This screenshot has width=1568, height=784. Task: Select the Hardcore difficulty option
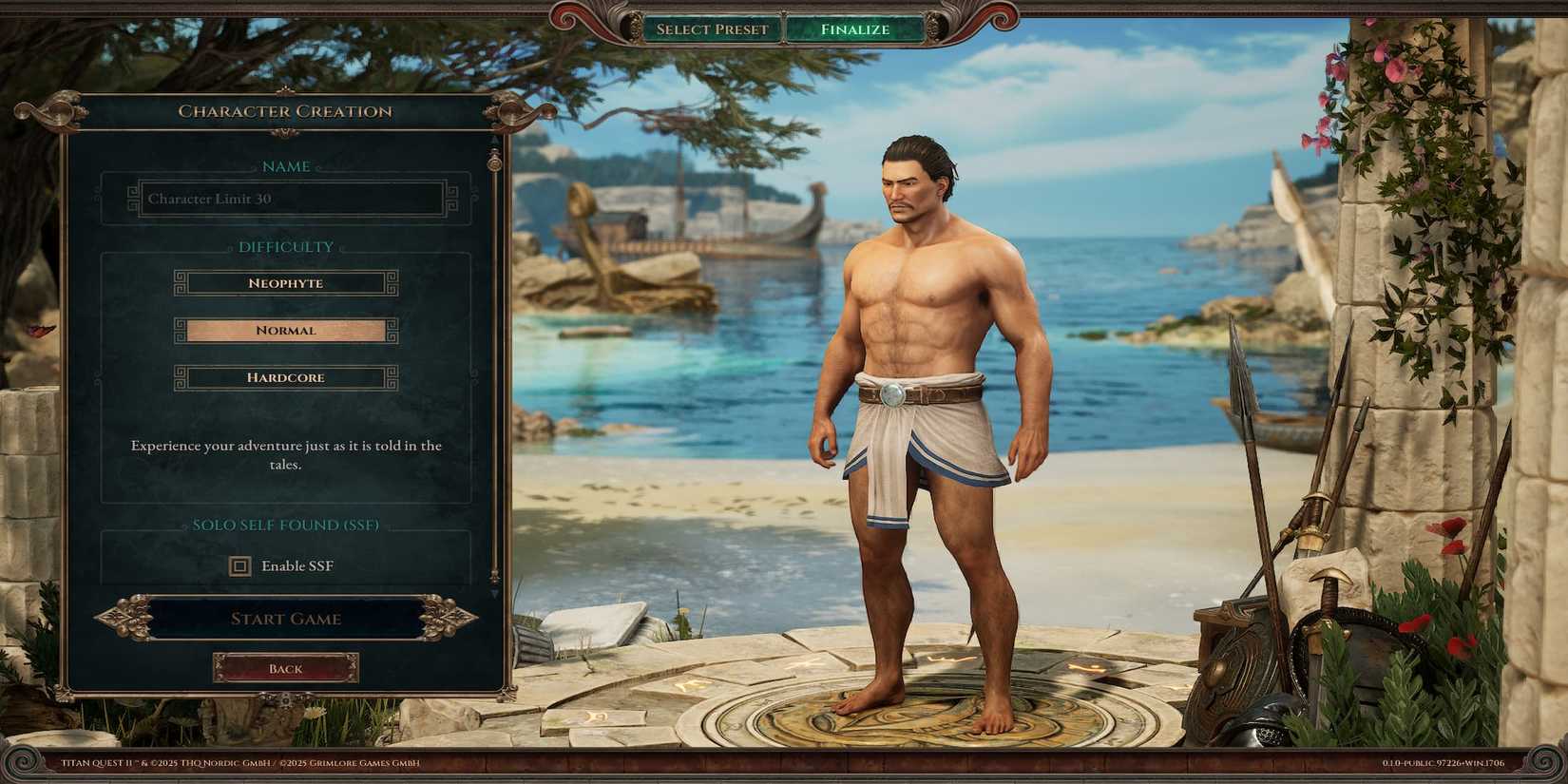(x=285, y=377)
